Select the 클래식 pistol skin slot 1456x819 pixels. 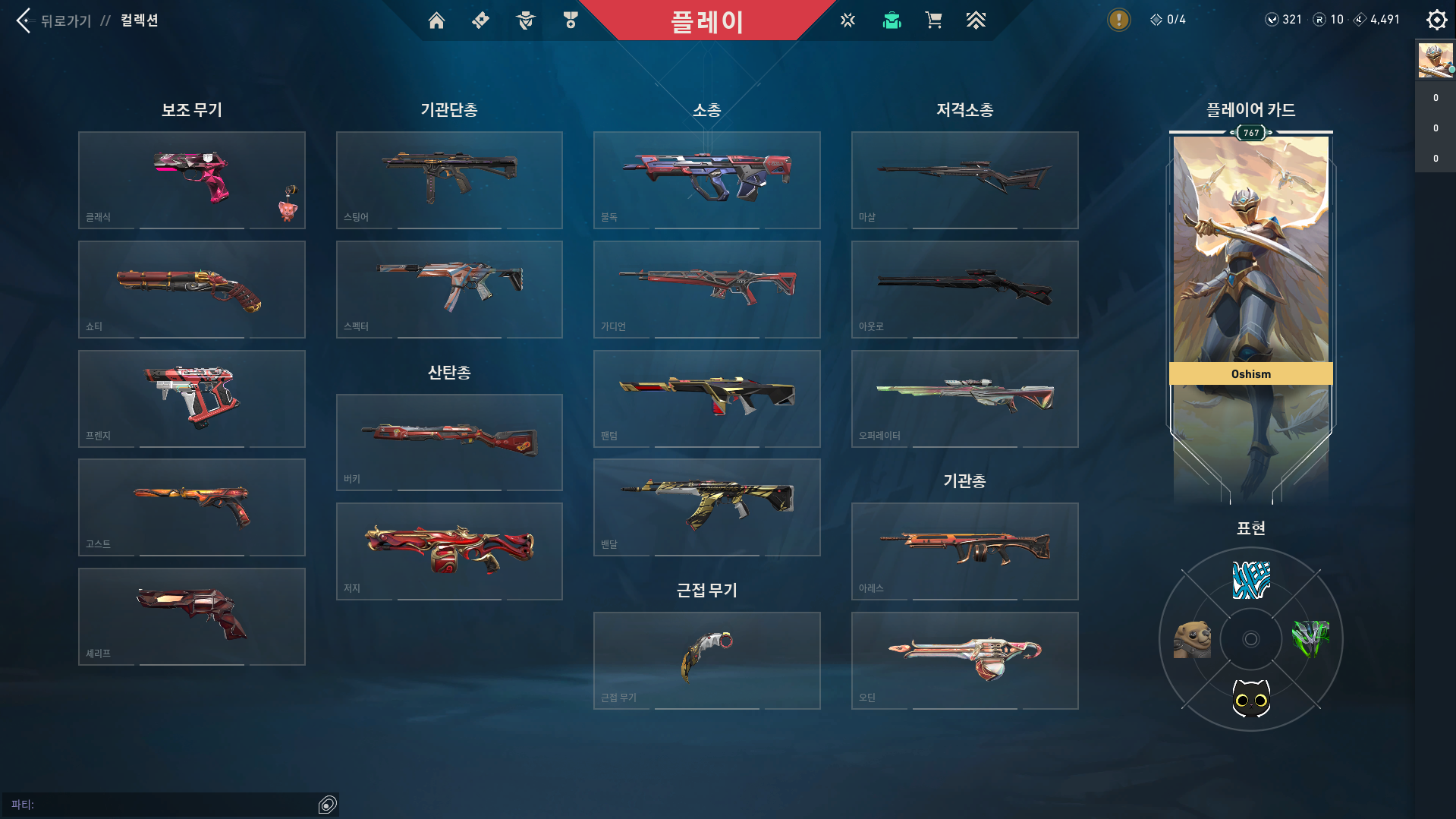[192, 180]
